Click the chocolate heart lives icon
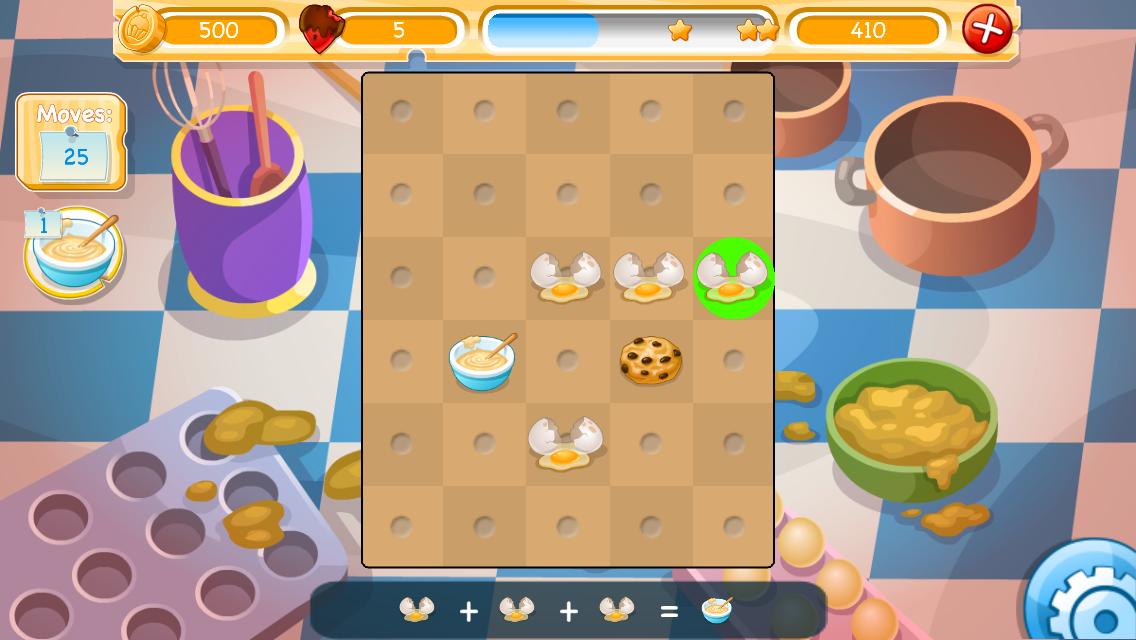Screen dimensions: 1136x640 tap(321, 29)
